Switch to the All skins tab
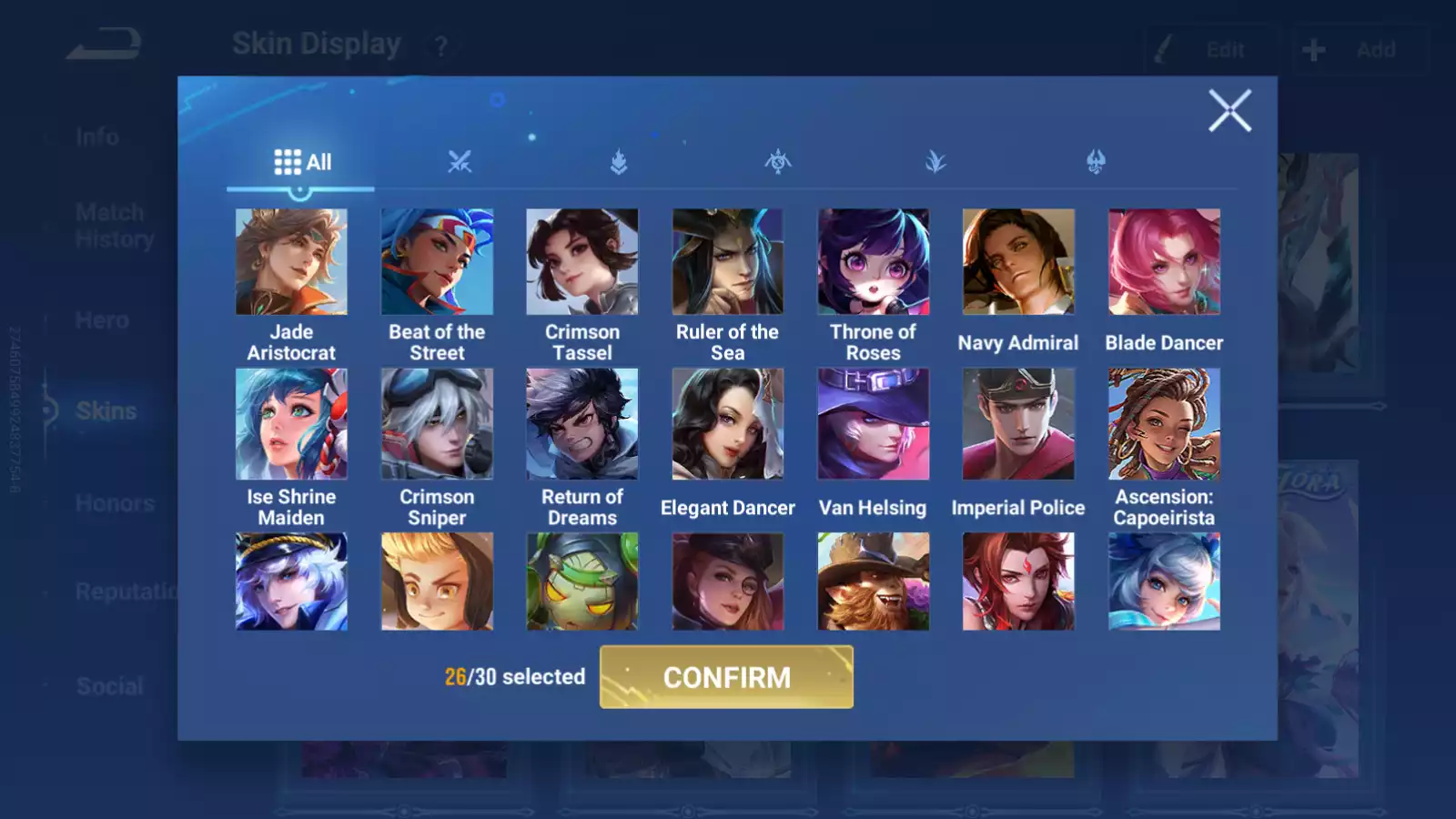Viewport: 1456px width, 819px height. tap(302, 163)
